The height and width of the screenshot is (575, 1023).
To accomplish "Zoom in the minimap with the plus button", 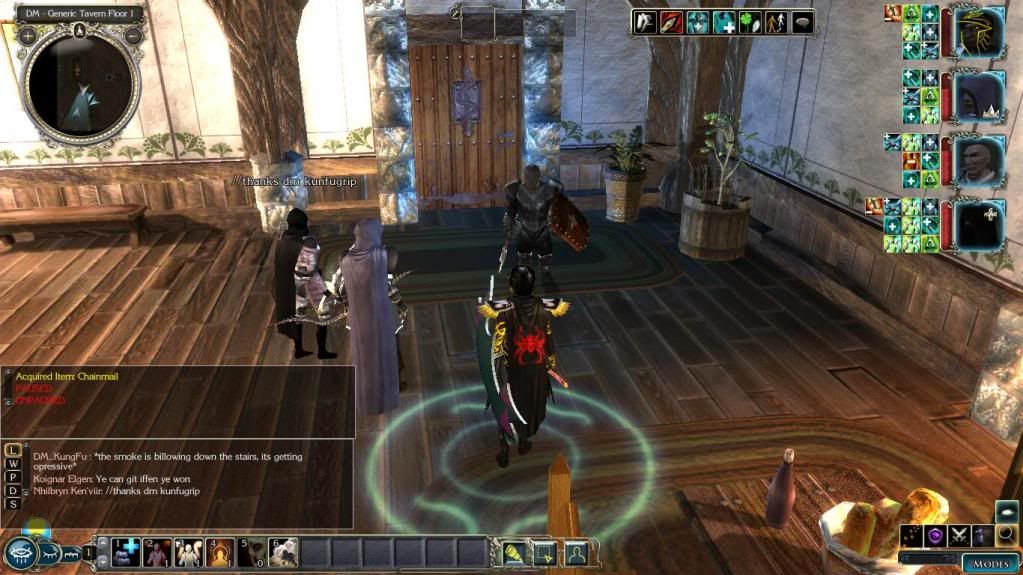I will click(x=26, y=35).
